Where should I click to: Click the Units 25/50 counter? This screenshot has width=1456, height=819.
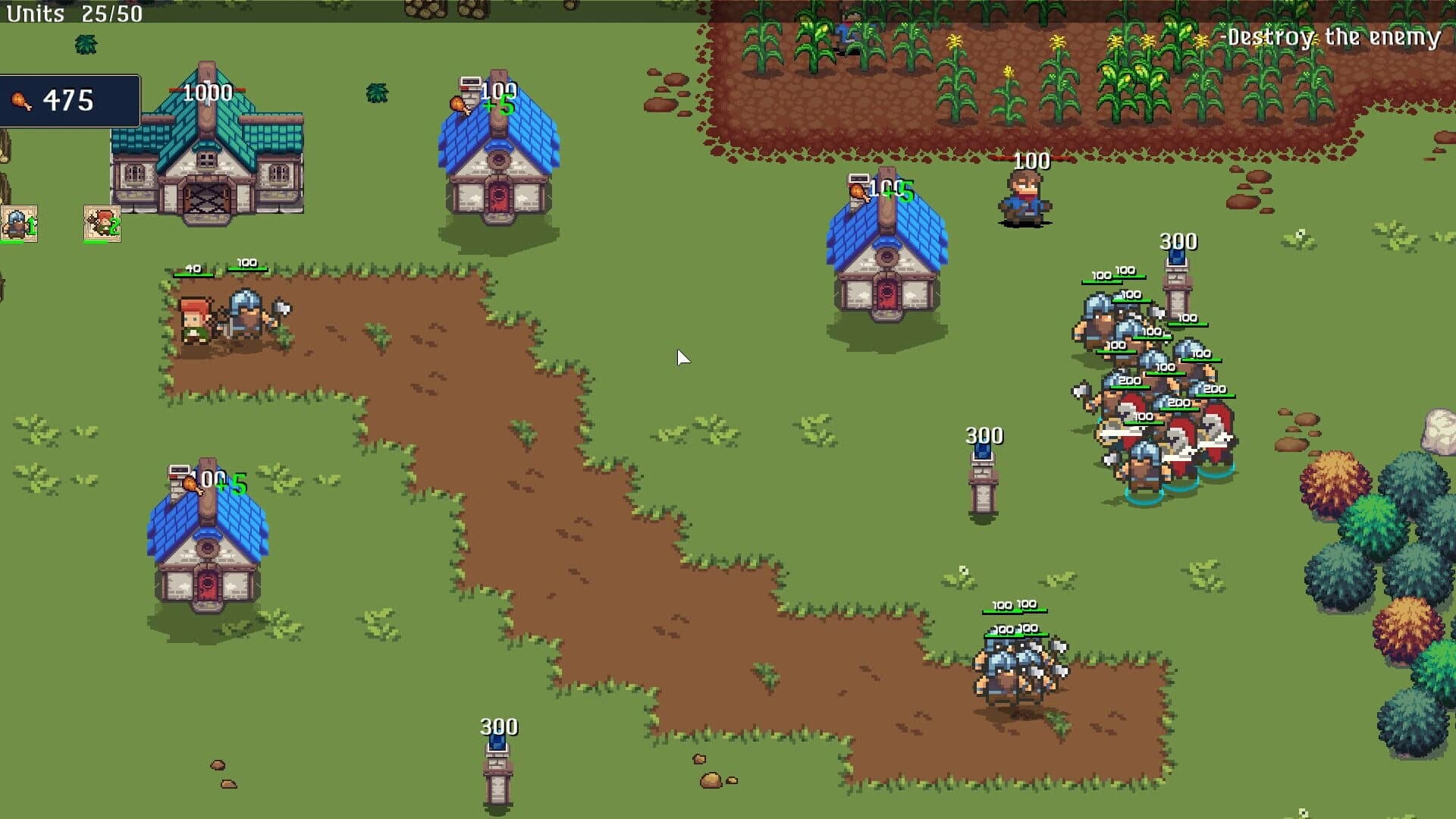click(x=74, y=13)
